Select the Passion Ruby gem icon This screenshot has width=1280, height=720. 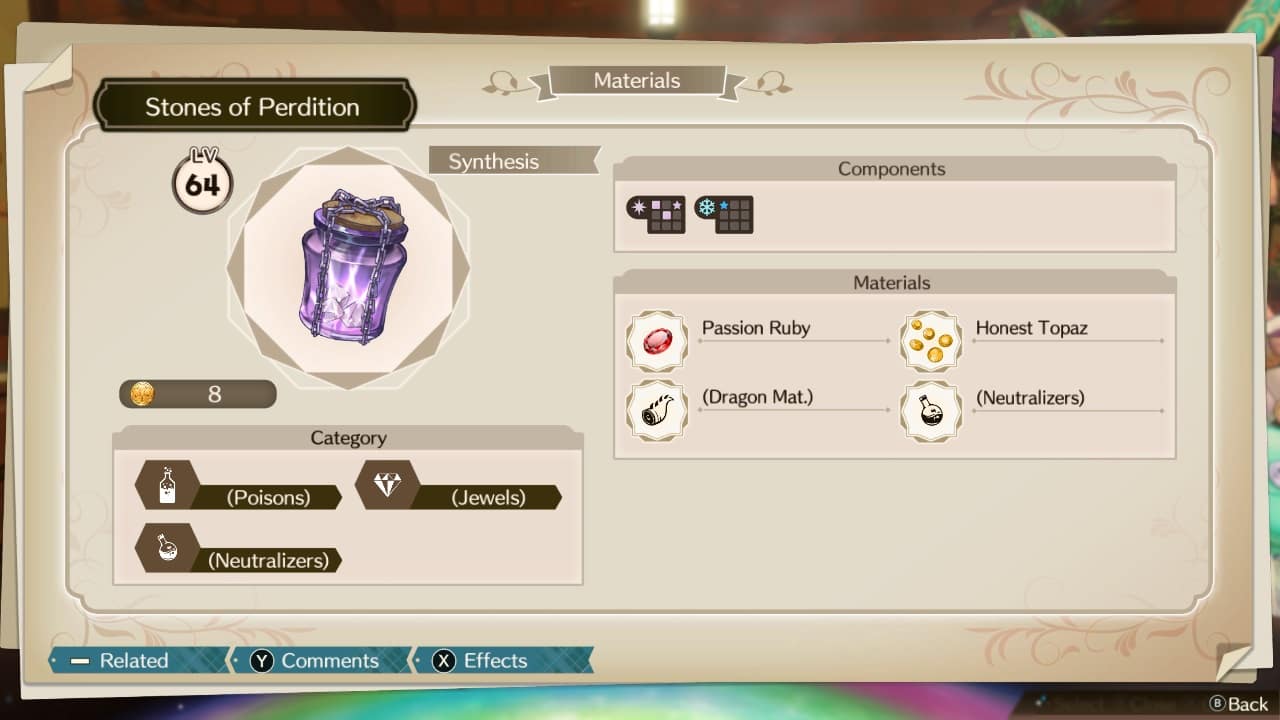coord(657,341)
